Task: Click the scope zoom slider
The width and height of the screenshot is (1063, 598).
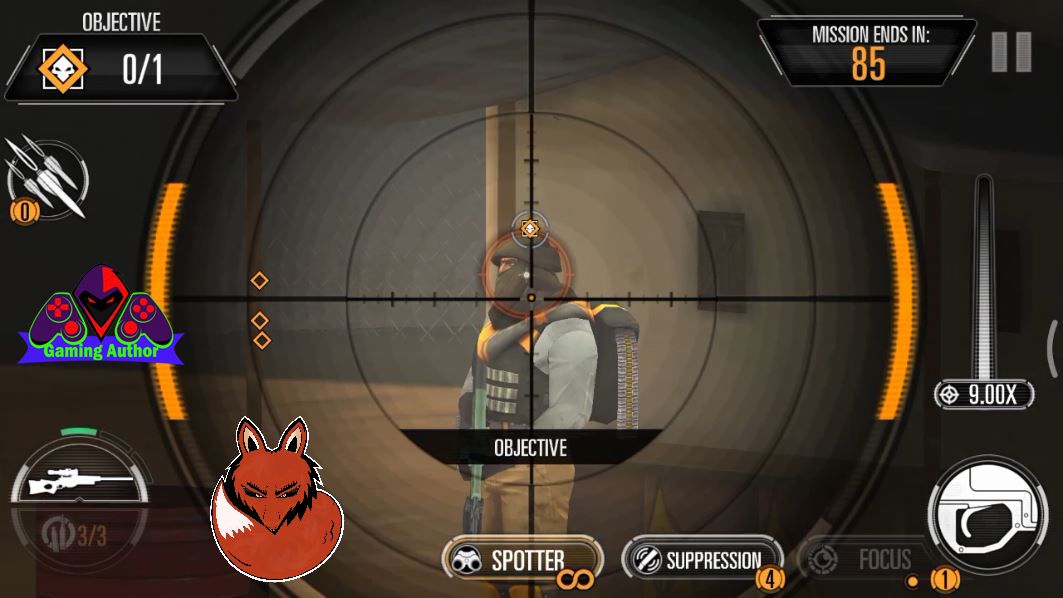Action: pos(985,278)
